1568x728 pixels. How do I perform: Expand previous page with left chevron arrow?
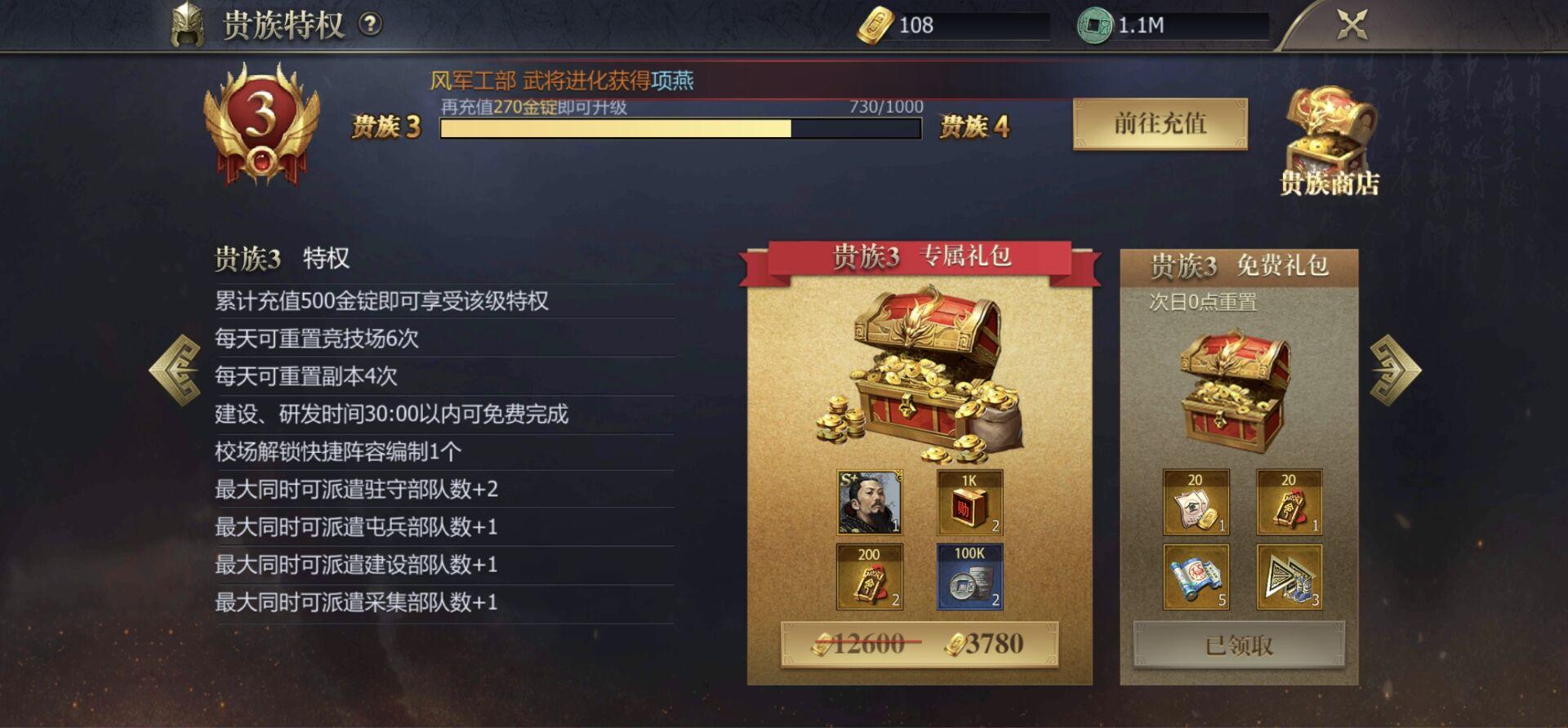(176, 371)
